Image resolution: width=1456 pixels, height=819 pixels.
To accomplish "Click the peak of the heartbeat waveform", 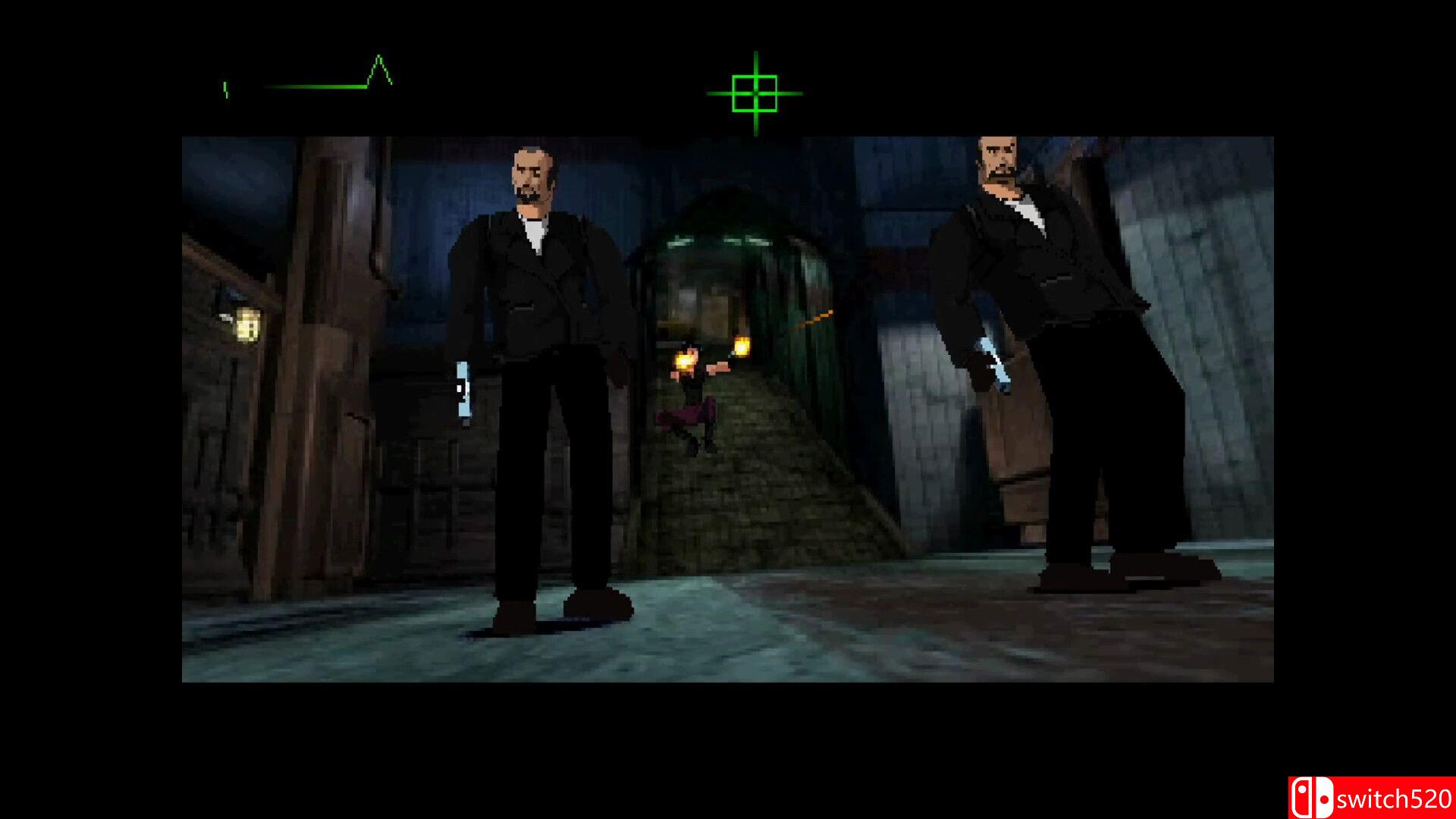I will pos(377,57).
